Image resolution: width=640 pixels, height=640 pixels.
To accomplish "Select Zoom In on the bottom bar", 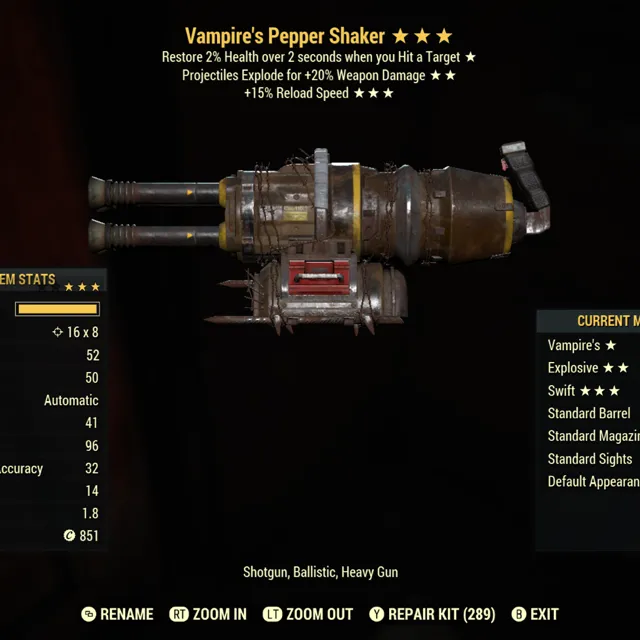I will (x=208, y=614).
